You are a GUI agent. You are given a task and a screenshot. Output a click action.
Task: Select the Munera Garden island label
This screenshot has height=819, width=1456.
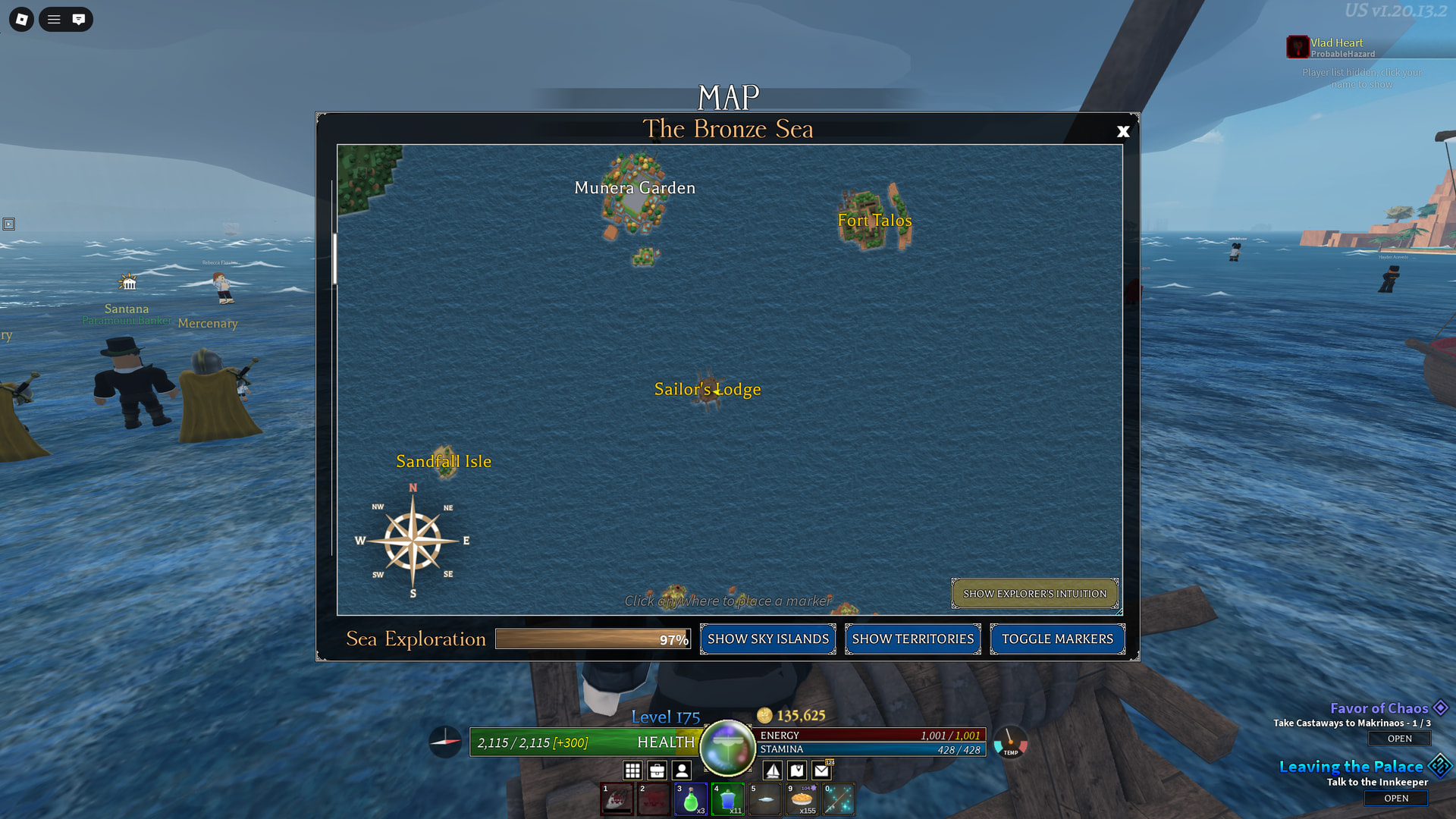[x=635, y=188]
